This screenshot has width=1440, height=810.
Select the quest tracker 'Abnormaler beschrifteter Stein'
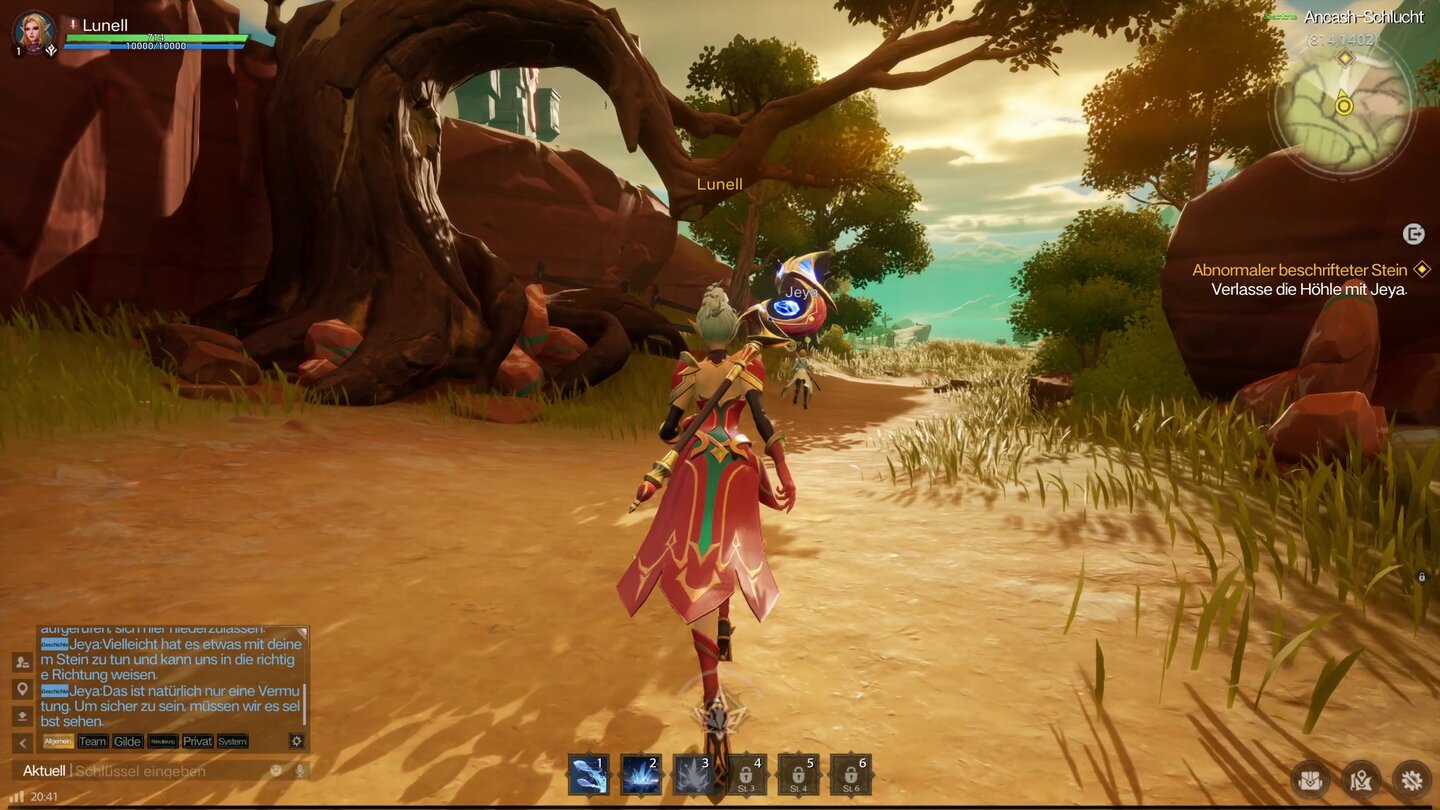[x=1300, y=270]
